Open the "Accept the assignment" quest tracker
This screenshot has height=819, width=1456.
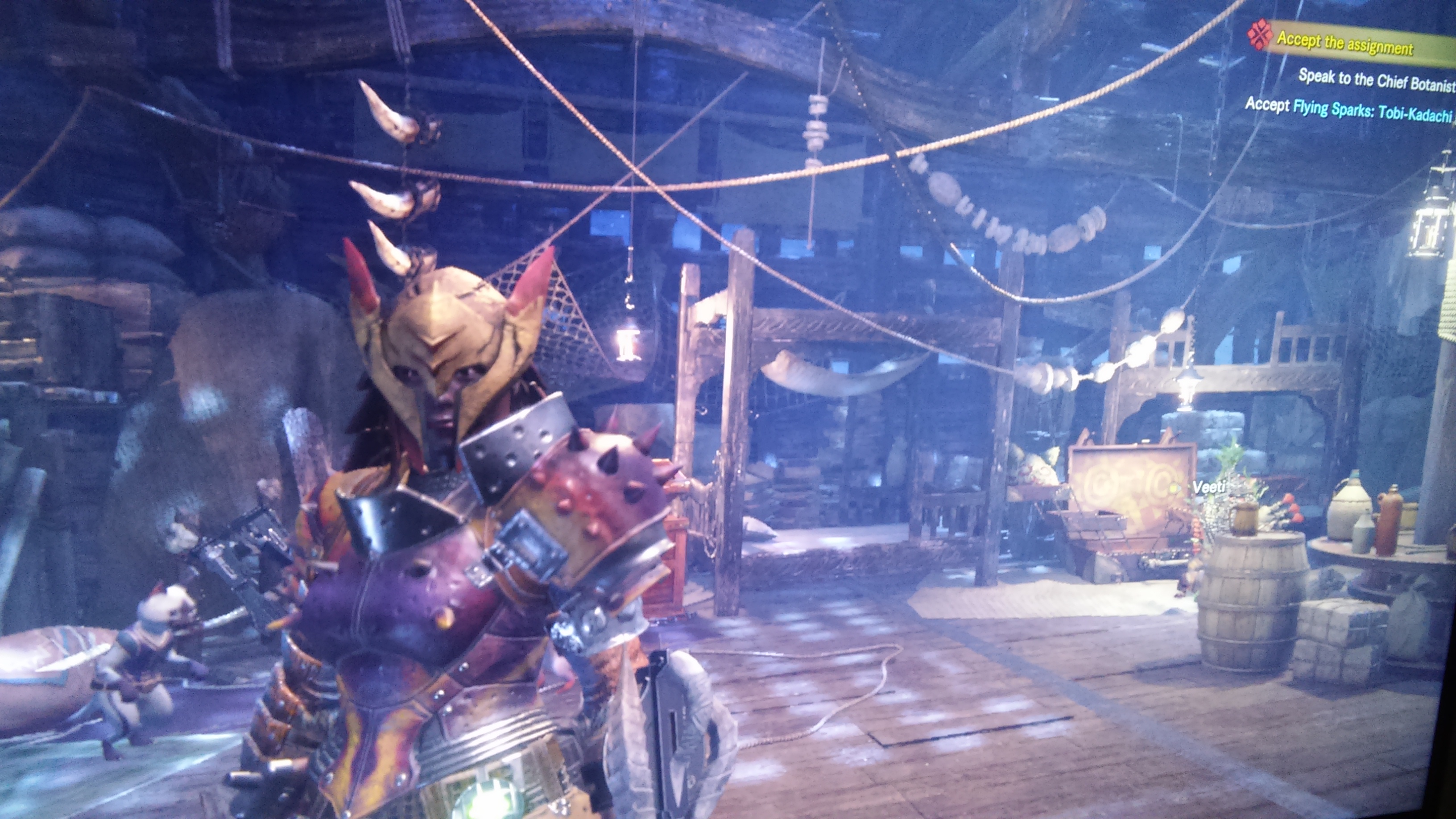tap(1345, 44)
